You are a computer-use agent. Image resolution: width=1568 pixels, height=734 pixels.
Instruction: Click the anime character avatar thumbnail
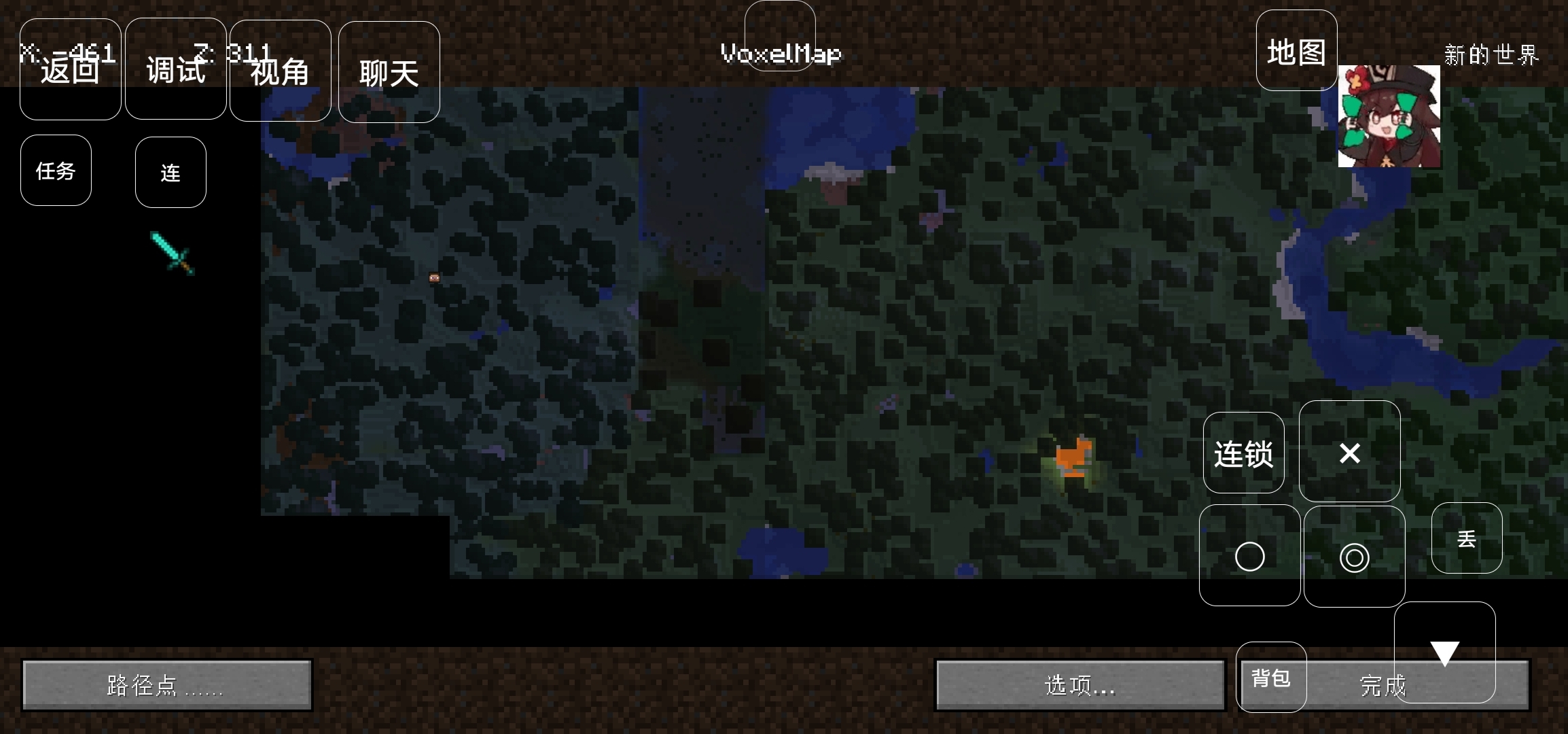pos(1389,116)
